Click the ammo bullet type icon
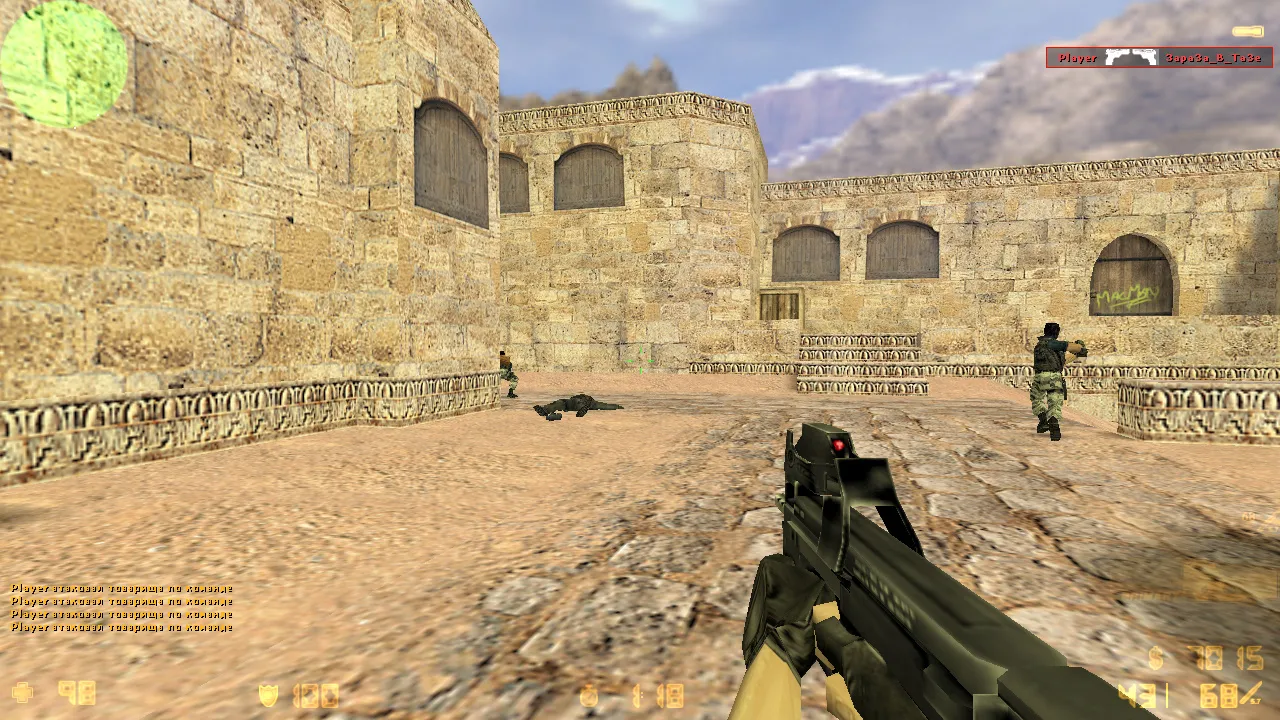 click(1251, 692)
